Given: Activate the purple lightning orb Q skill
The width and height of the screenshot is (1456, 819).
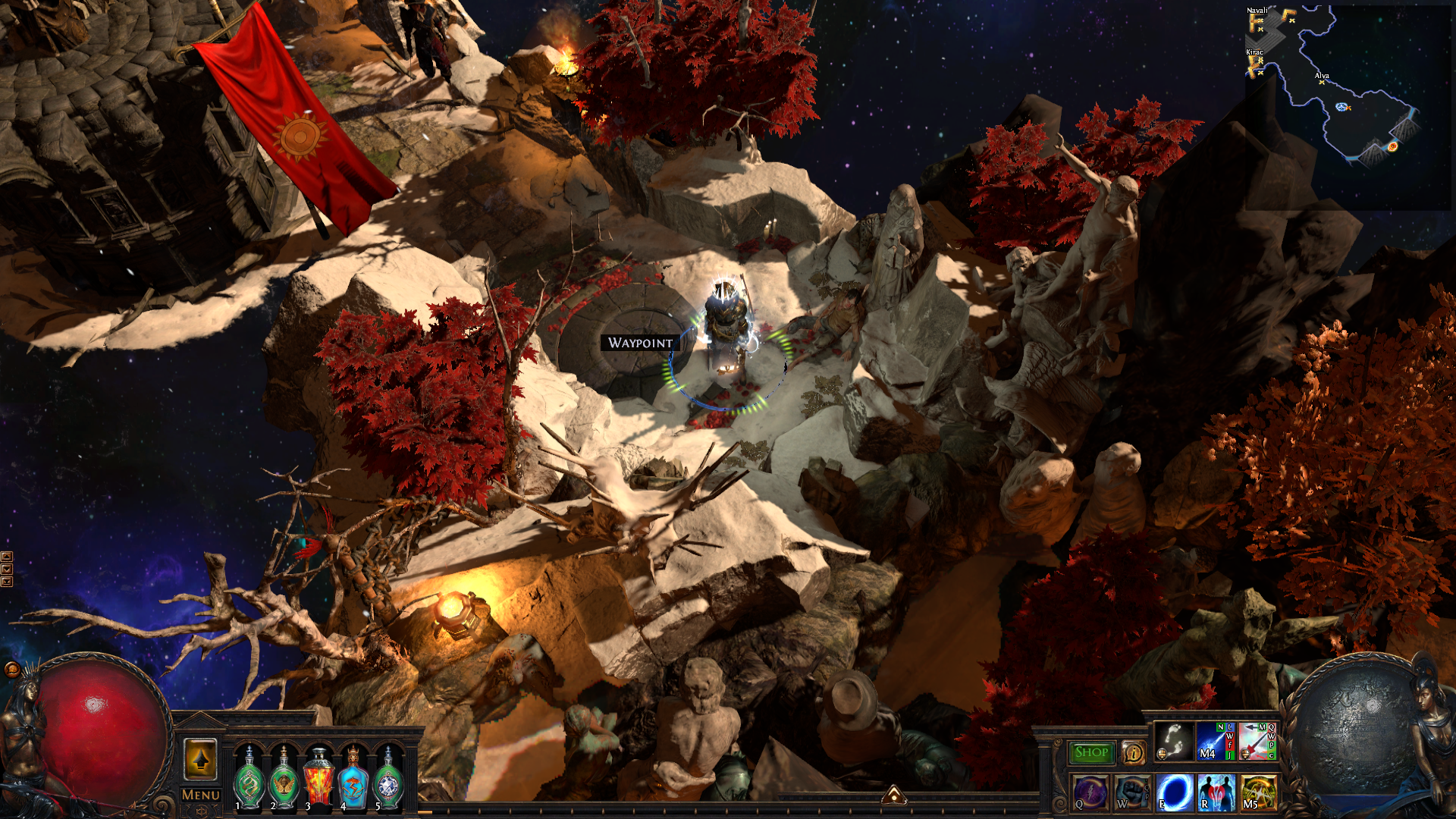Looking at the screenshot, I should tap(1090, 792).
